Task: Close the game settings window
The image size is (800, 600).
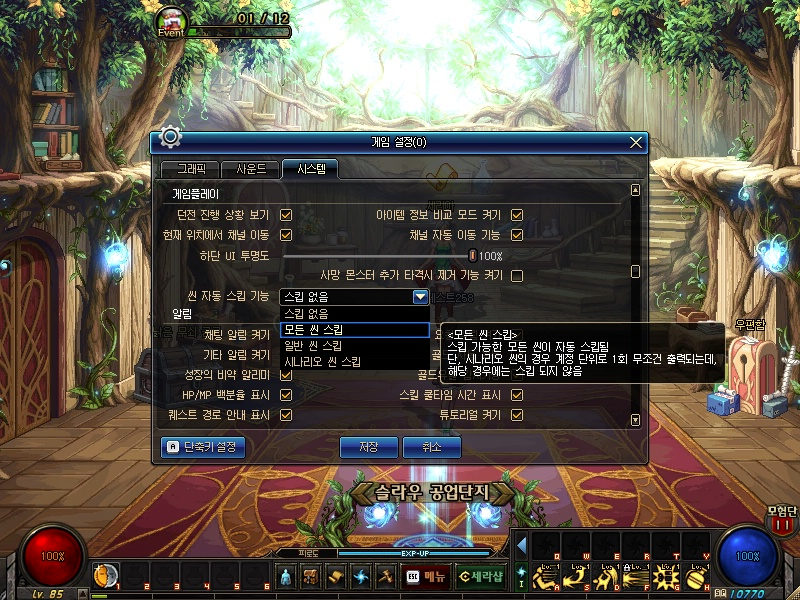Action: click(635, 143)
